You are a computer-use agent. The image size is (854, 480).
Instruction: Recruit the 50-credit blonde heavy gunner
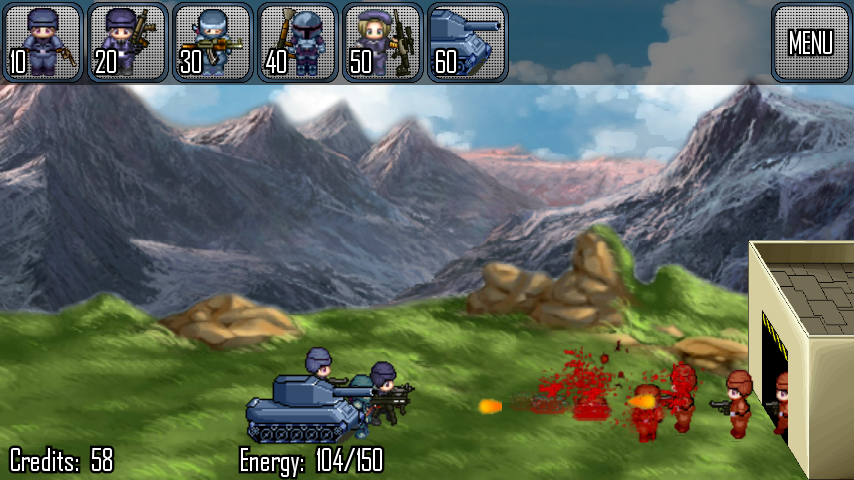[382, 42]
